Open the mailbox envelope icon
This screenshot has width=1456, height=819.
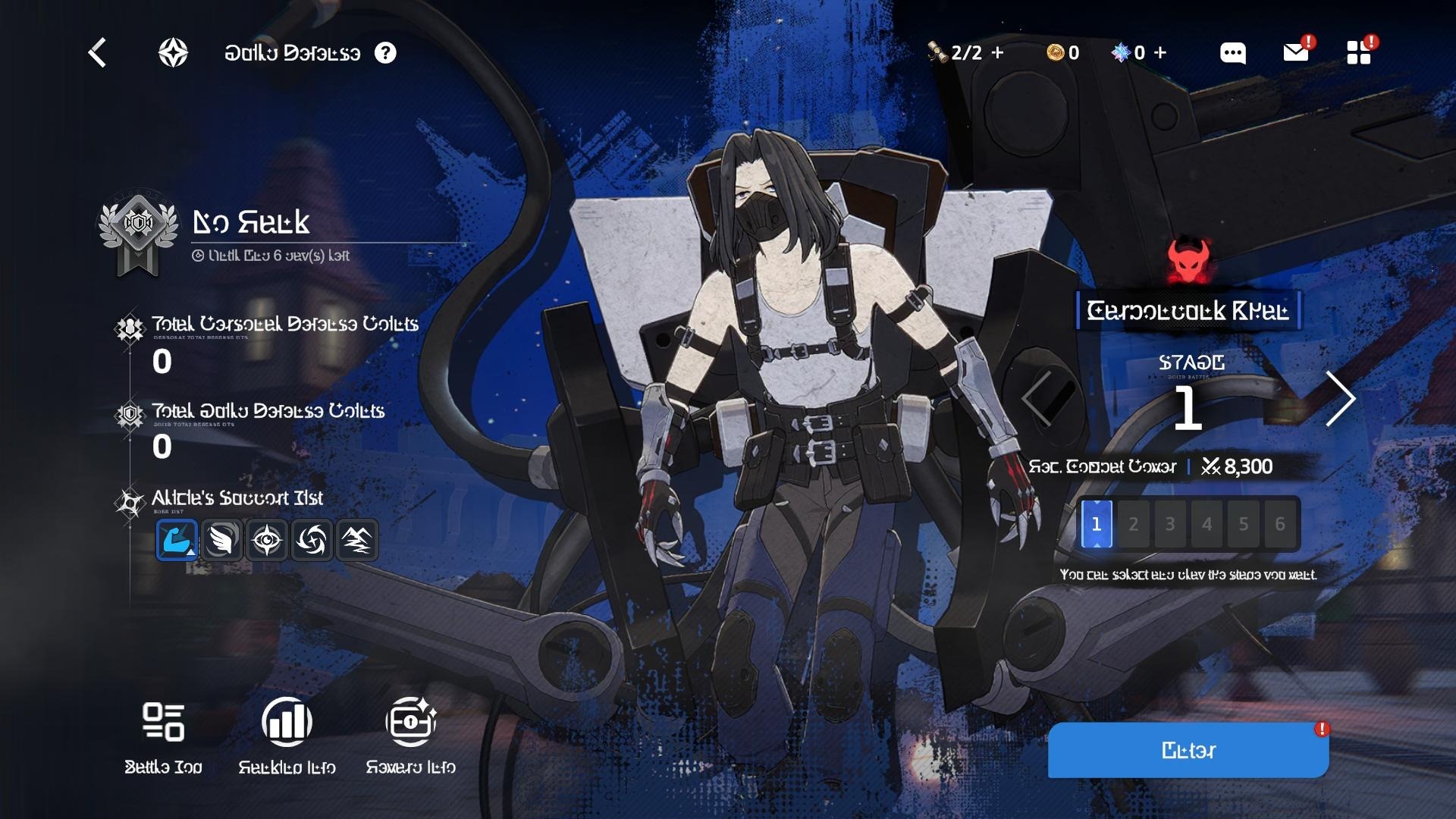(x=1295, y=53)
